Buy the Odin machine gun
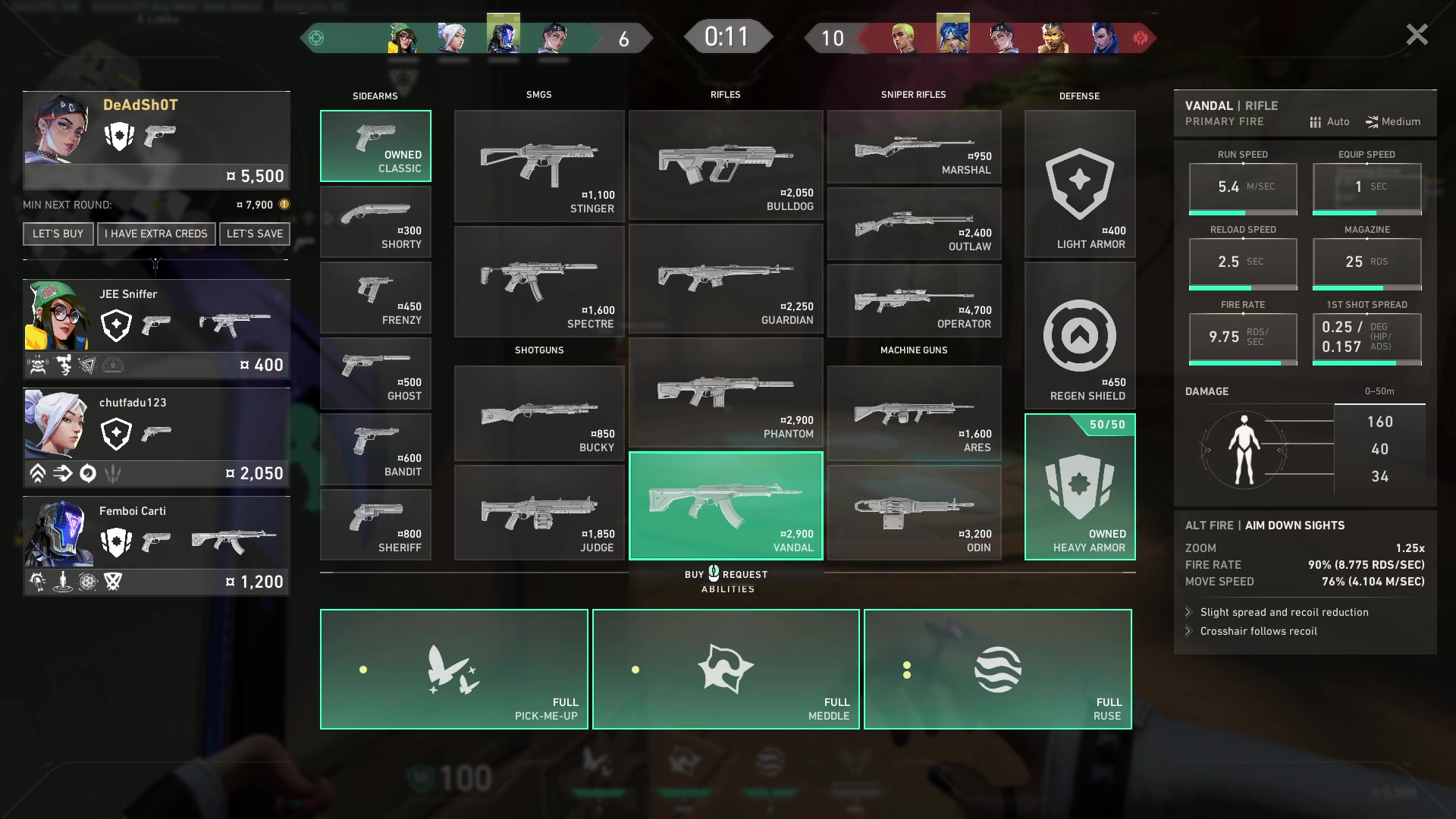 [x=914, y=513]
